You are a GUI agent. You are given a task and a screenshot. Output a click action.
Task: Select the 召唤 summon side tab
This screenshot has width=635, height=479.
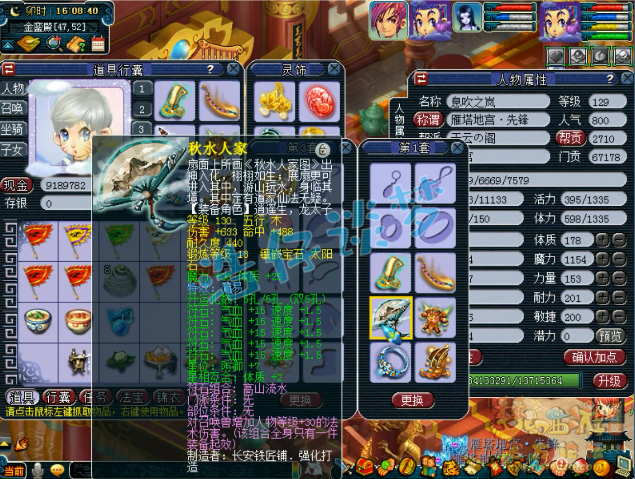pos(12,108)
